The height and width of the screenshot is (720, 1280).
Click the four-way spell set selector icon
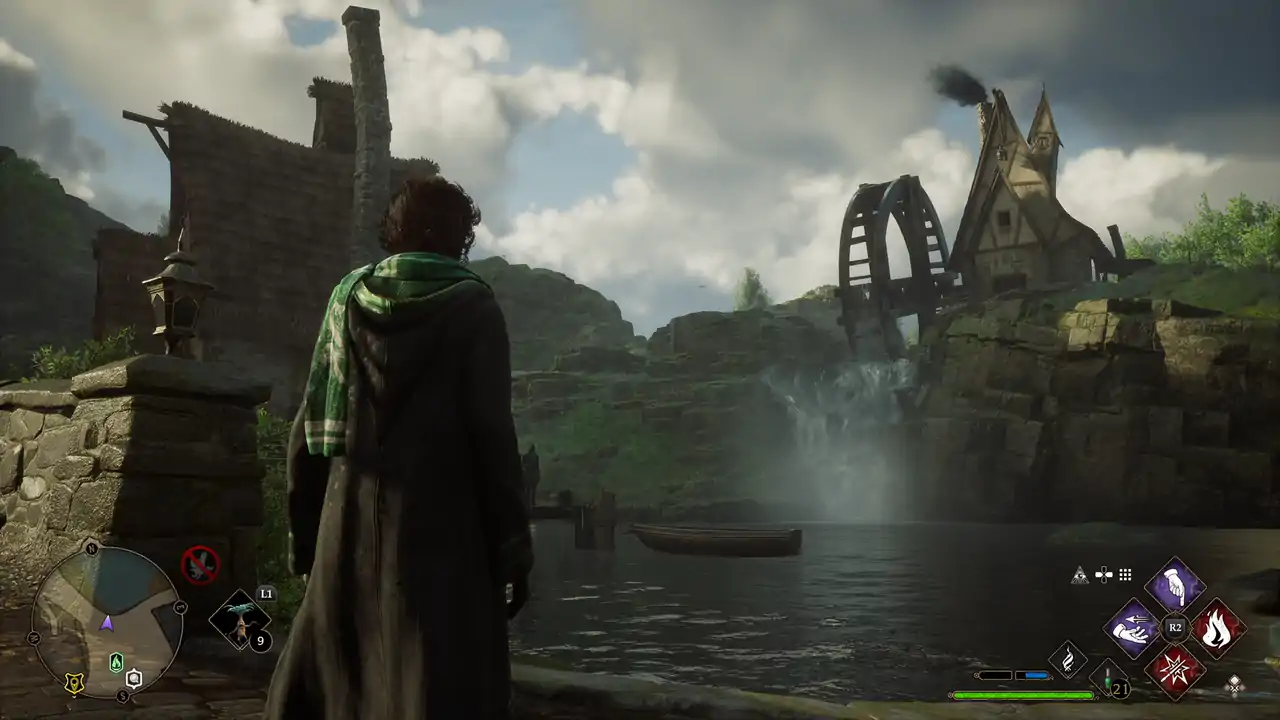coord(1103,574)
